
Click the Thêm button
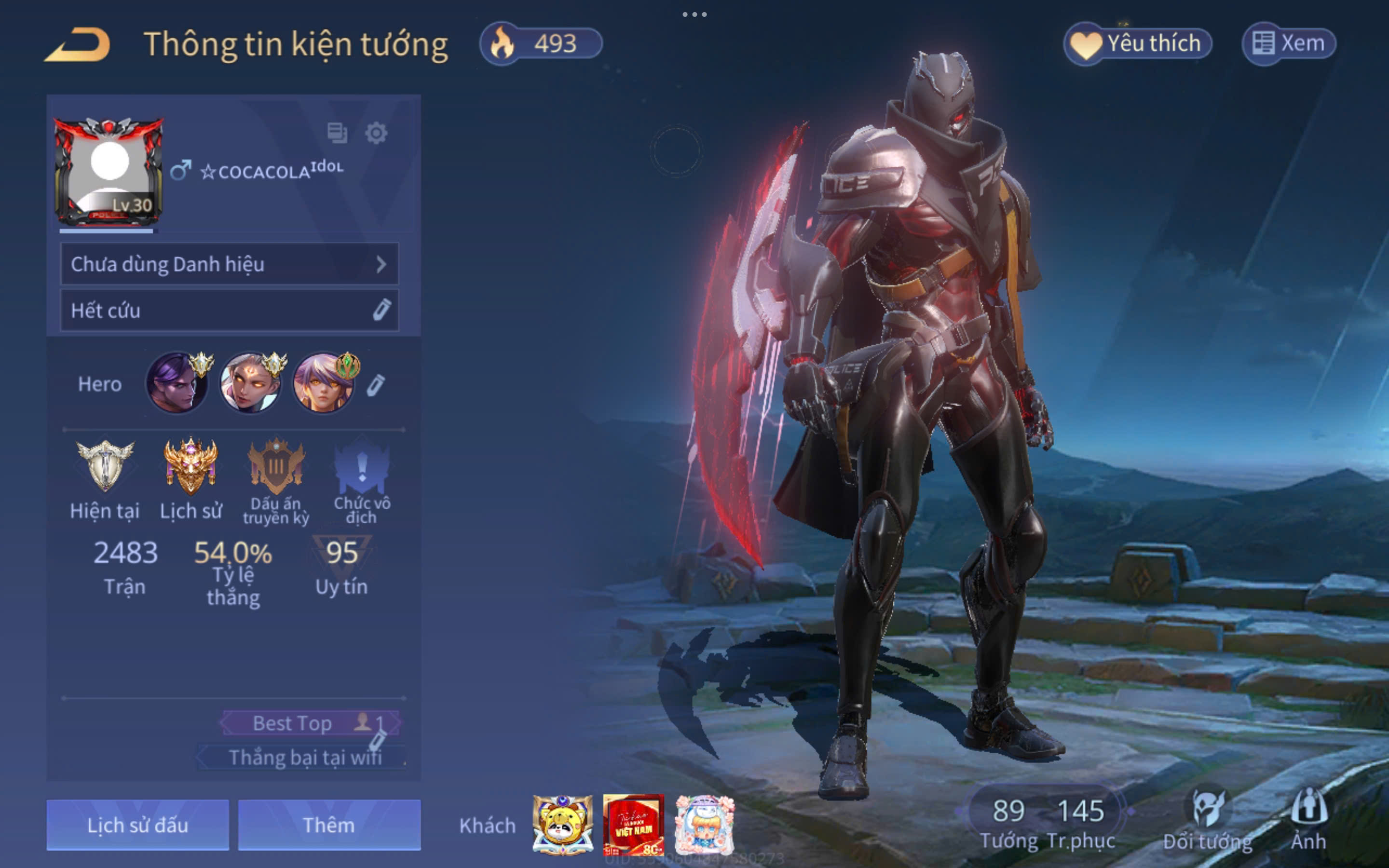coord(329,825)
